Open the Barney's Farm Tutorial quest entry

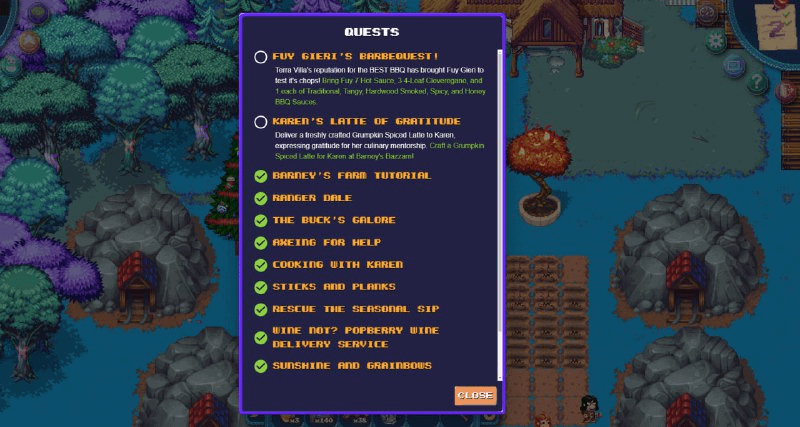click(x=351, y=176)
